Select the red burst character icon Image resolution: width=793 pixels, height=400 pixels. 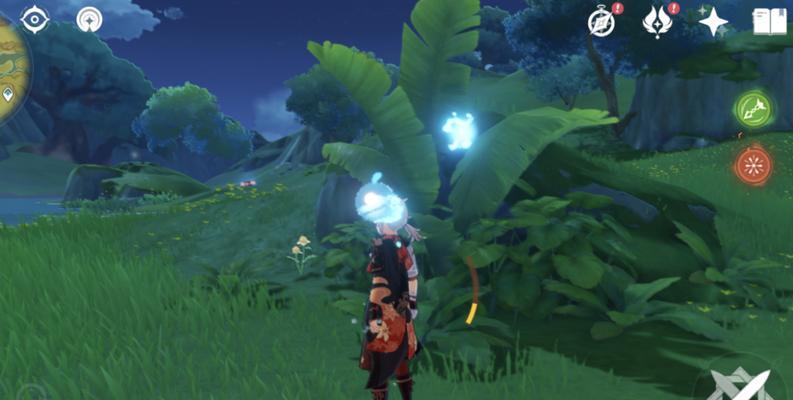[x=753, y=165]
